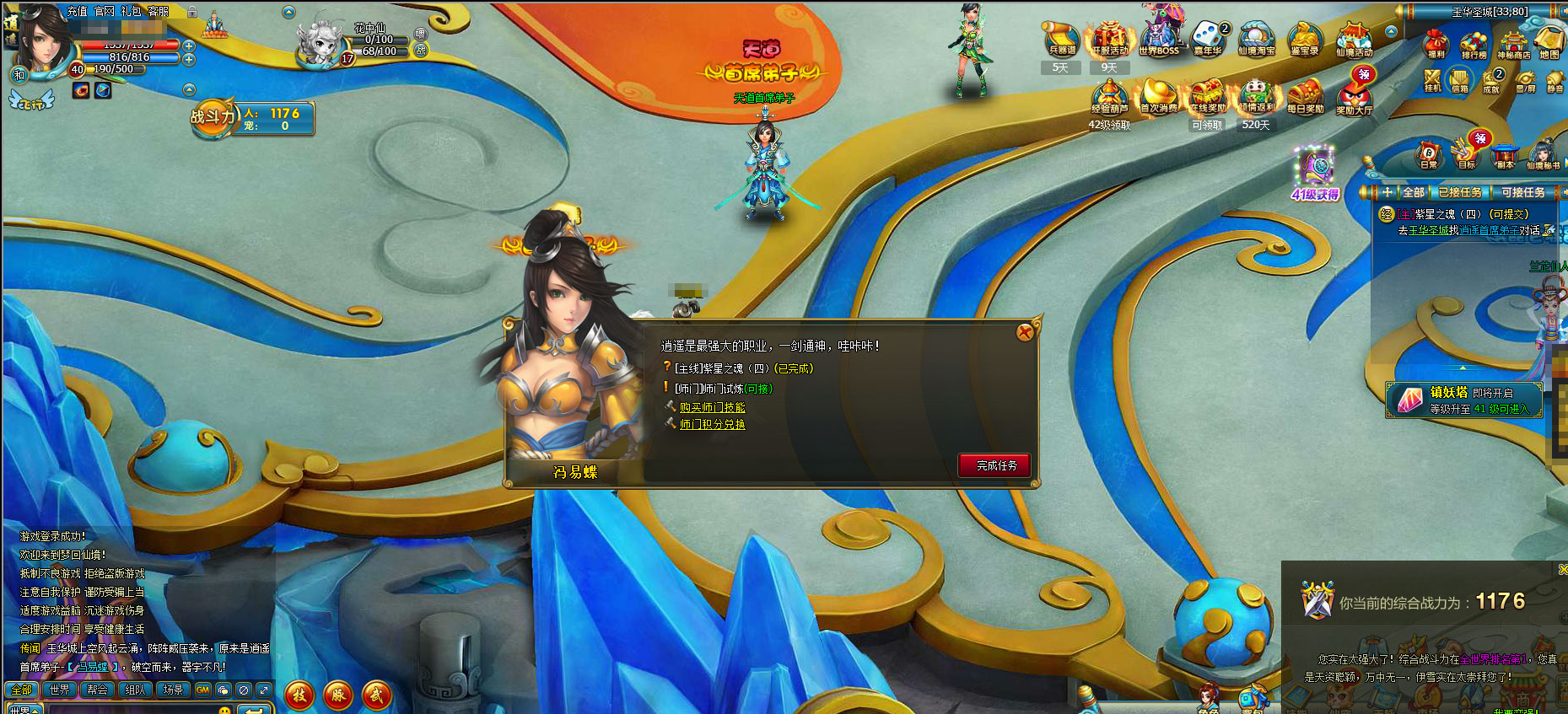Open the 镇妖塔 tower notice

click(1463, 400)
